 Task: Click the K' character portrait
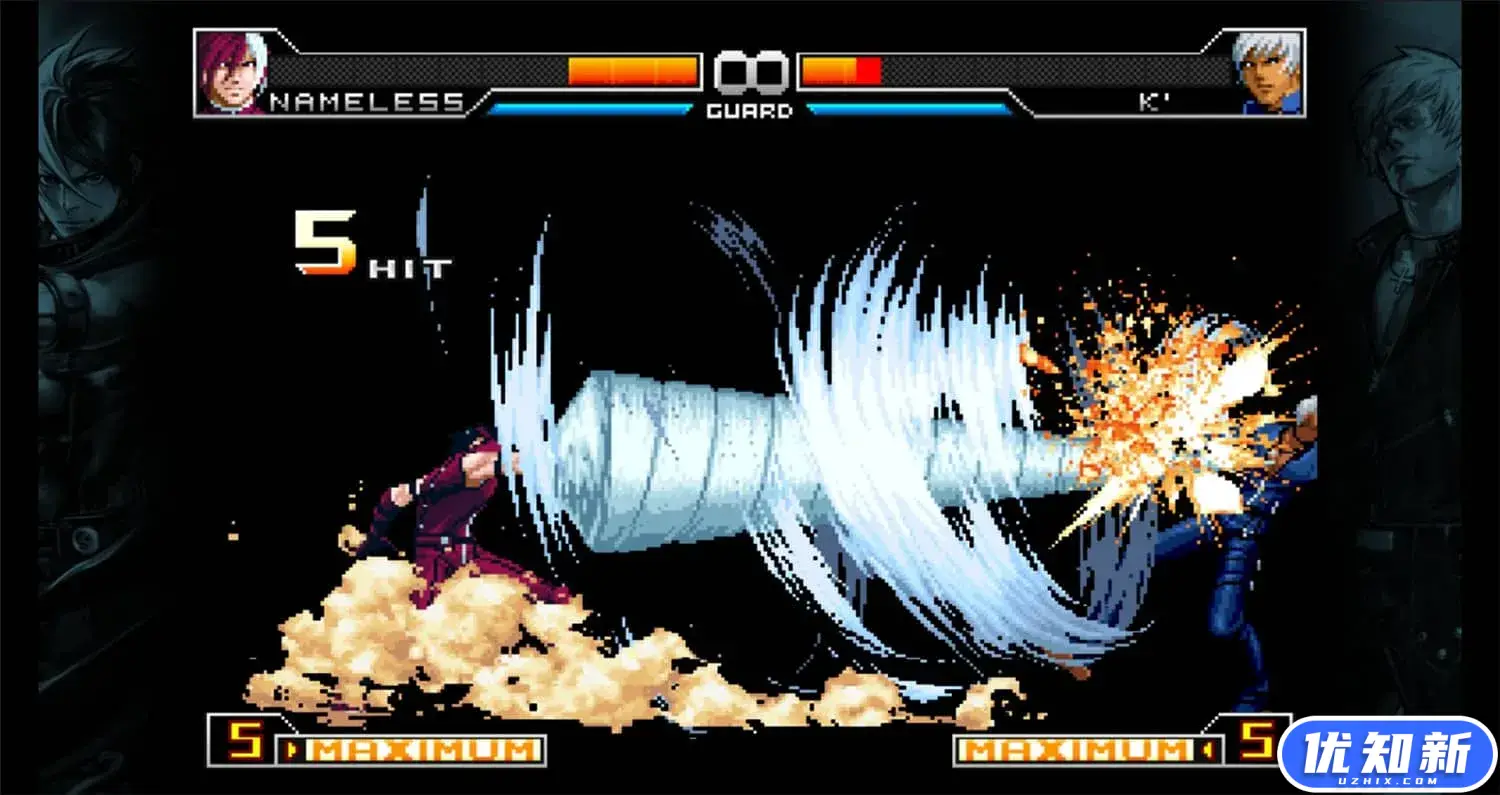tap(1270, 70)
